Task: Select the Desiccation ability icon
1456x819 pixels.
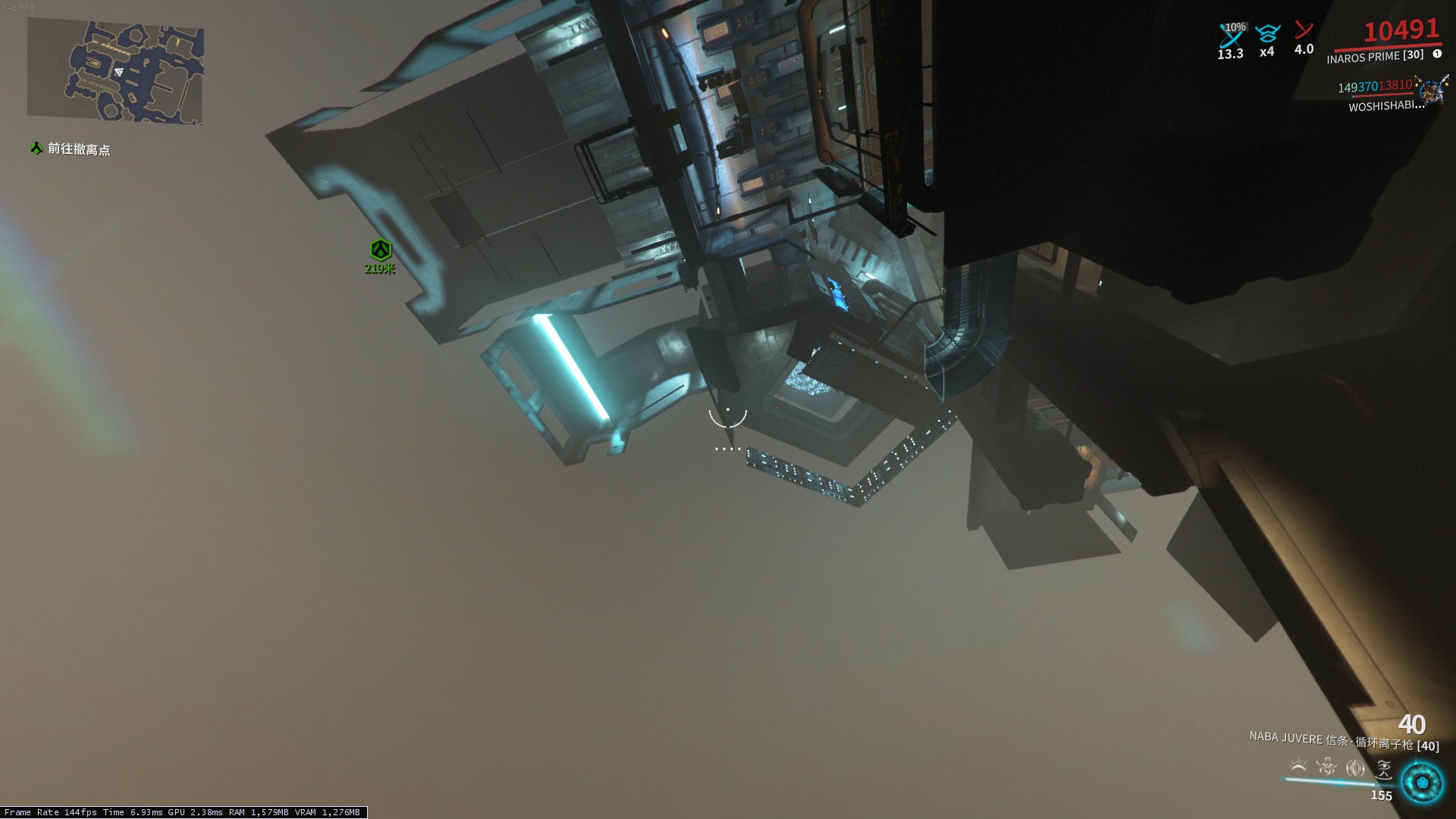Action: coord(1298,766)
